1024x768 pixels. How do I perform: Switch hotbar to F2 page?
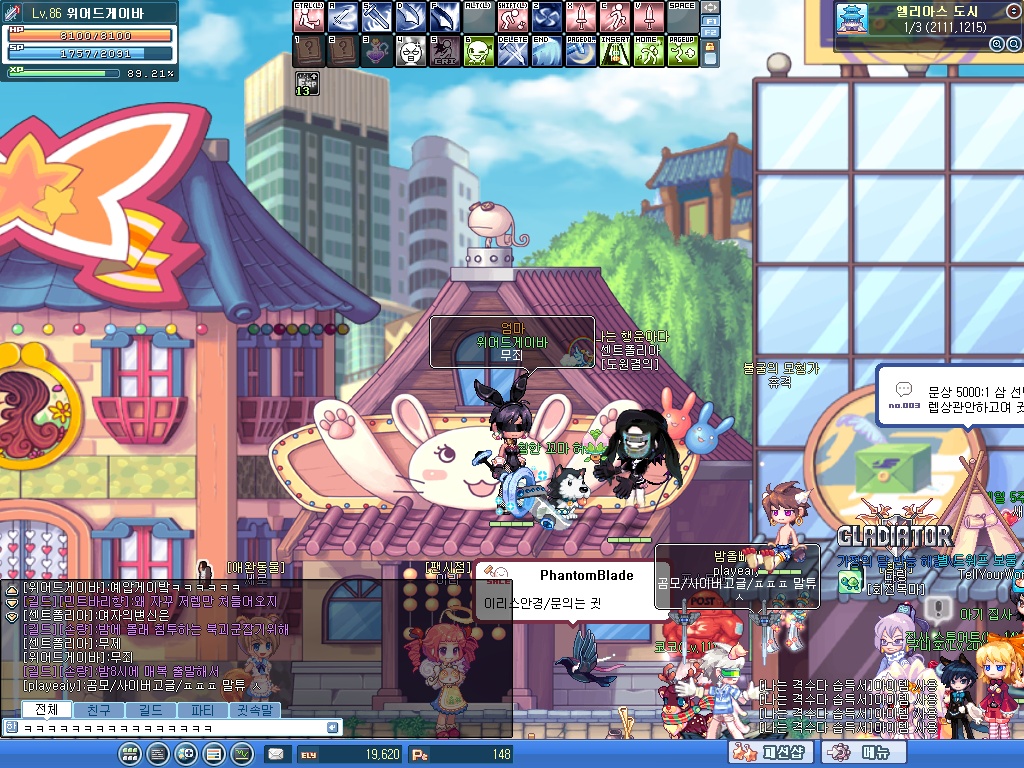(711, 33)
